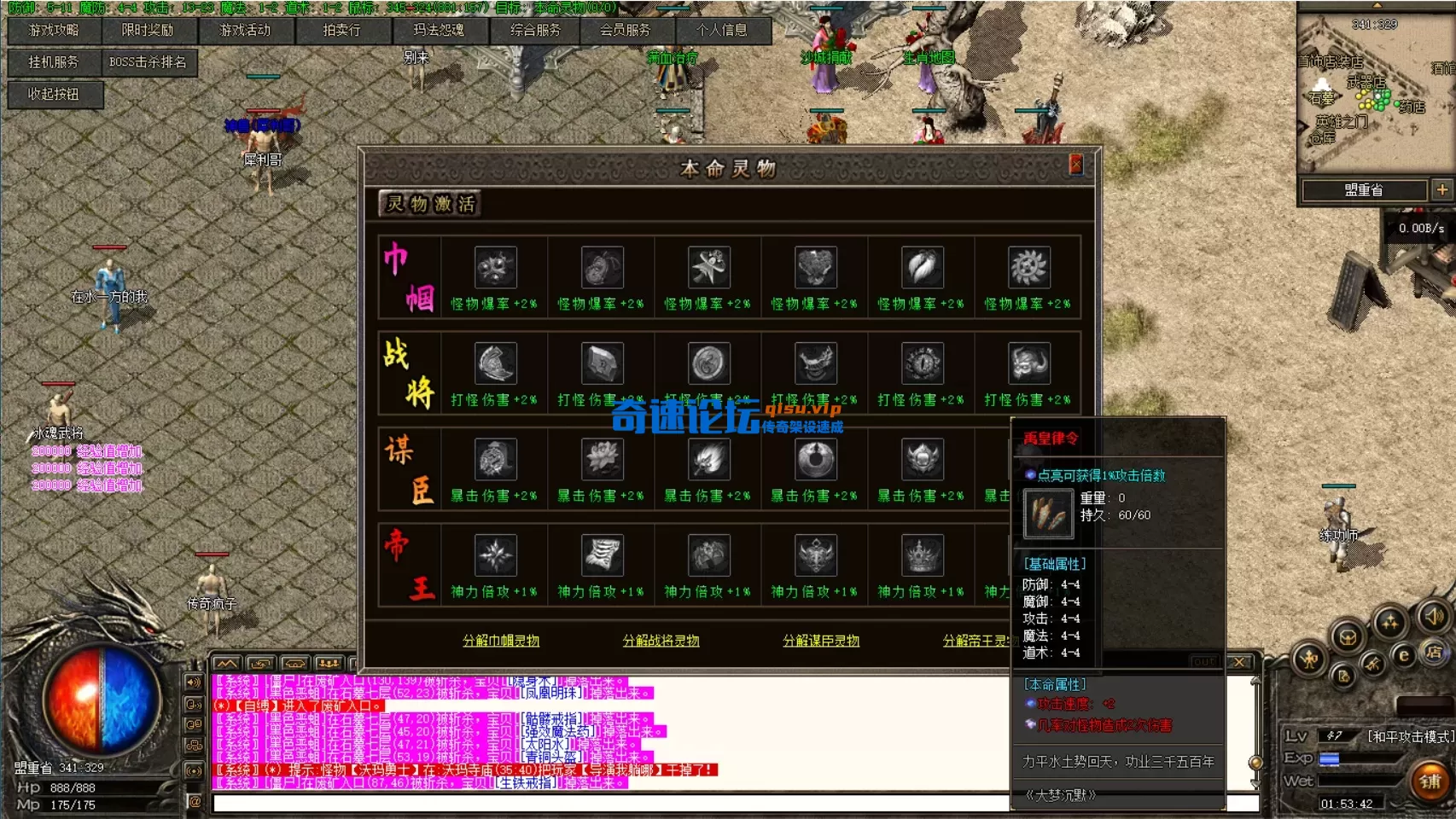The height and width of the screenshot is (819, 1456).
Task: Click the up arrow above the minimap
Action: coord(1377,4)
